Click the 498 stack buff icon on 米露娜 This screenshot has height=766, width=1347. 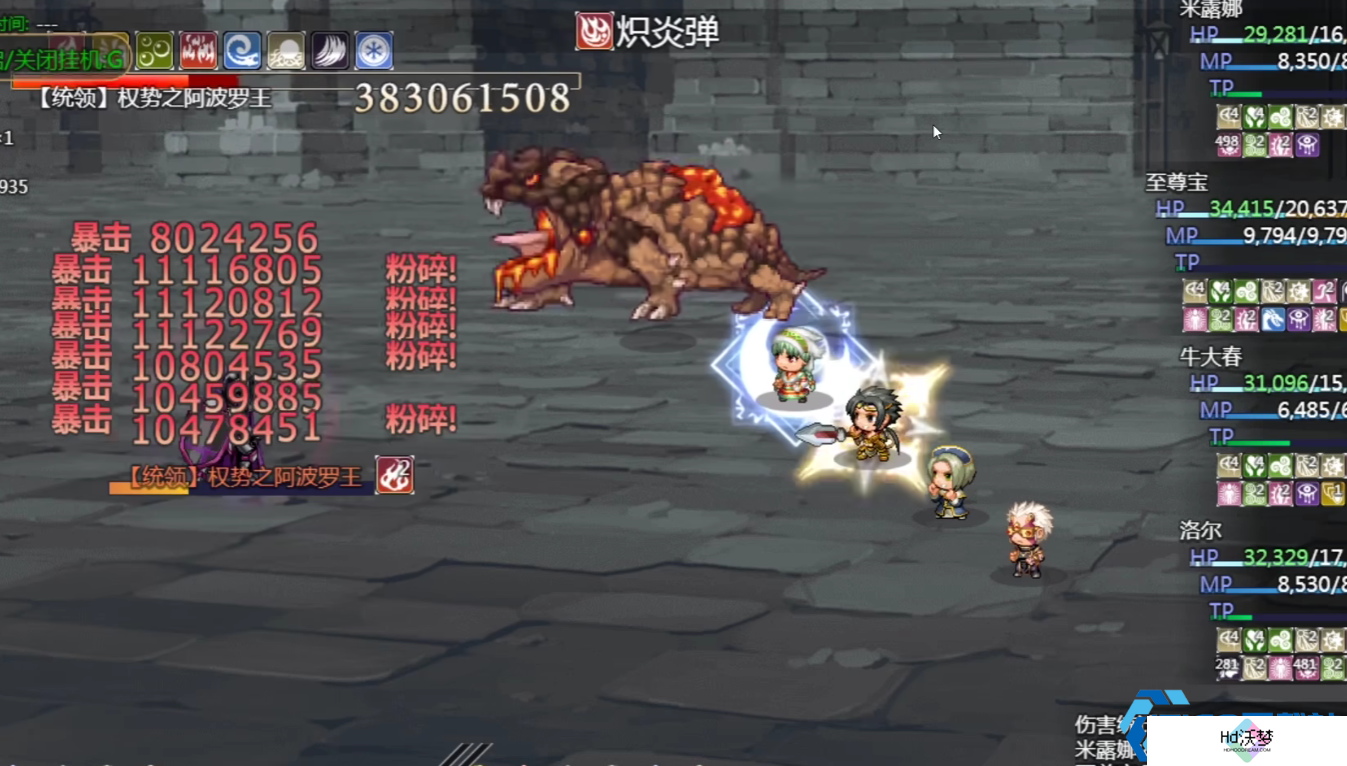[1228, 145]
